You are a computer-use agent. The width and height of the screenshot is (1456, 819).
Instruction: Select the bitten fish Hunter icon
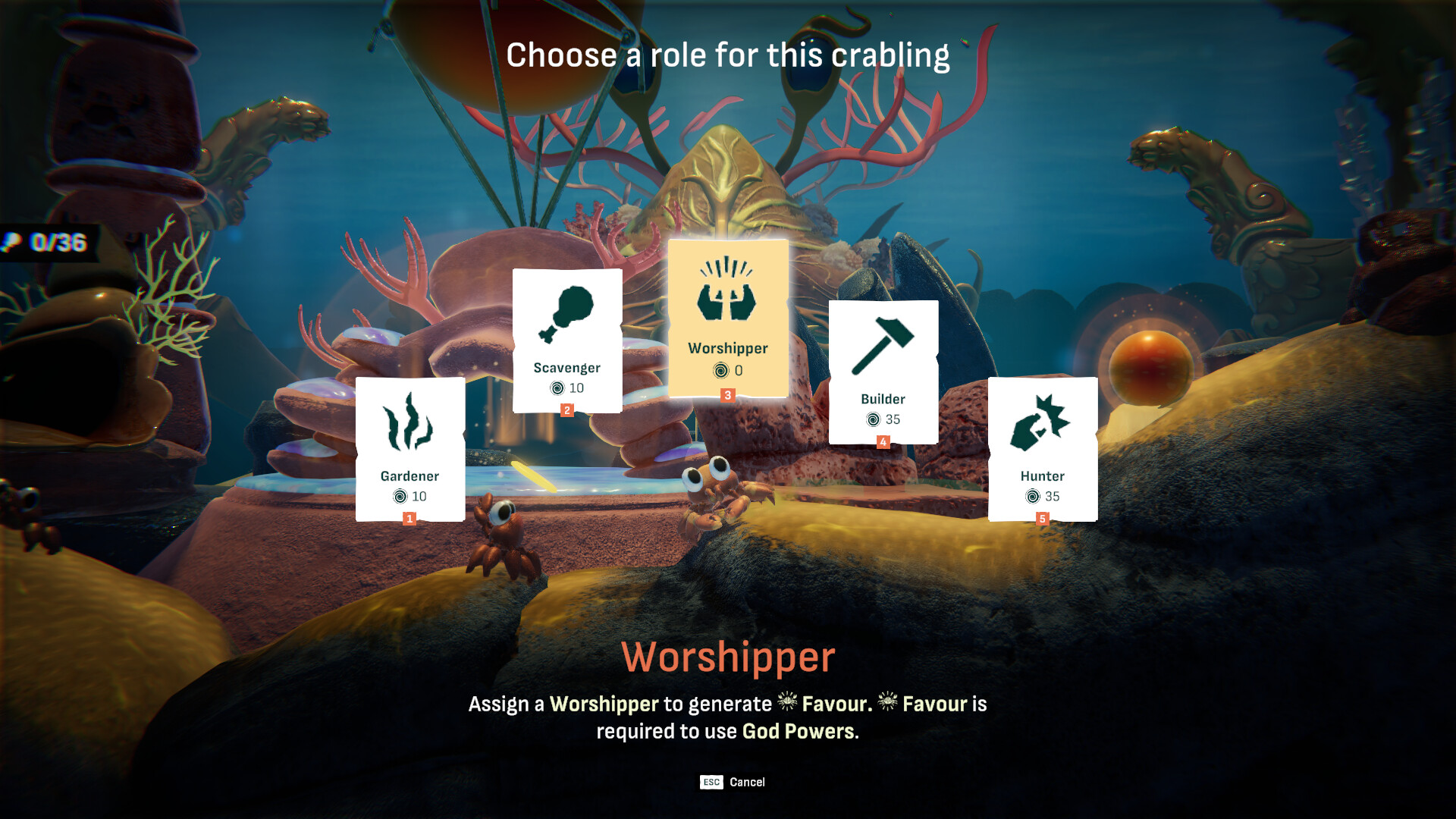[1042, 423]
